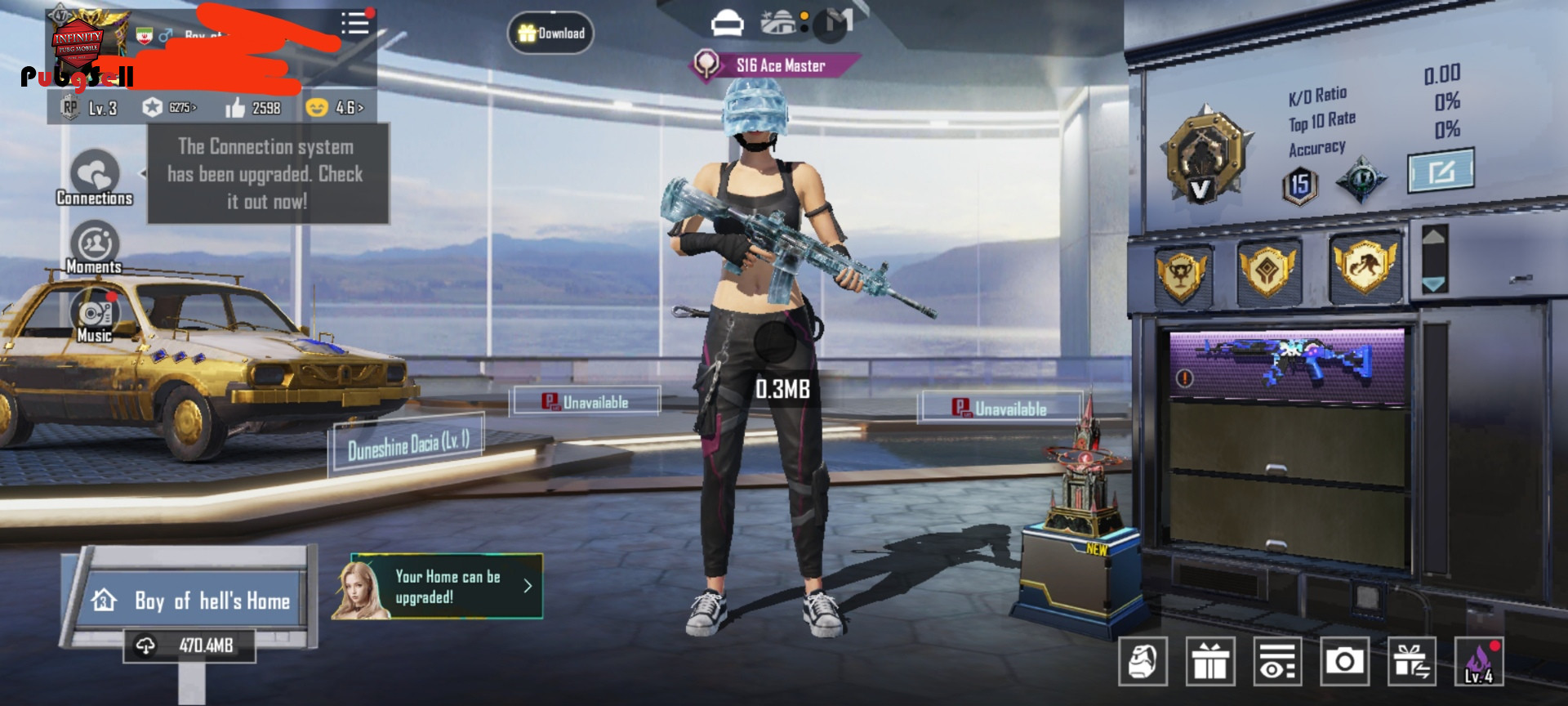Tap the thumbs-up likes counter 2598
Viewport: 1568px width, 706px height.
tap(253, 108)
